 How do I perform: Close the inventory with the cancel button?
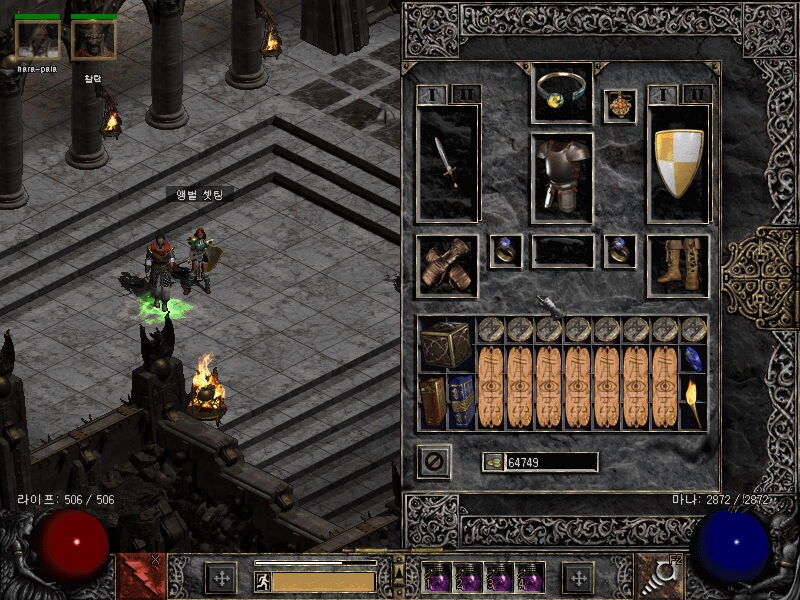click(434, 461)
